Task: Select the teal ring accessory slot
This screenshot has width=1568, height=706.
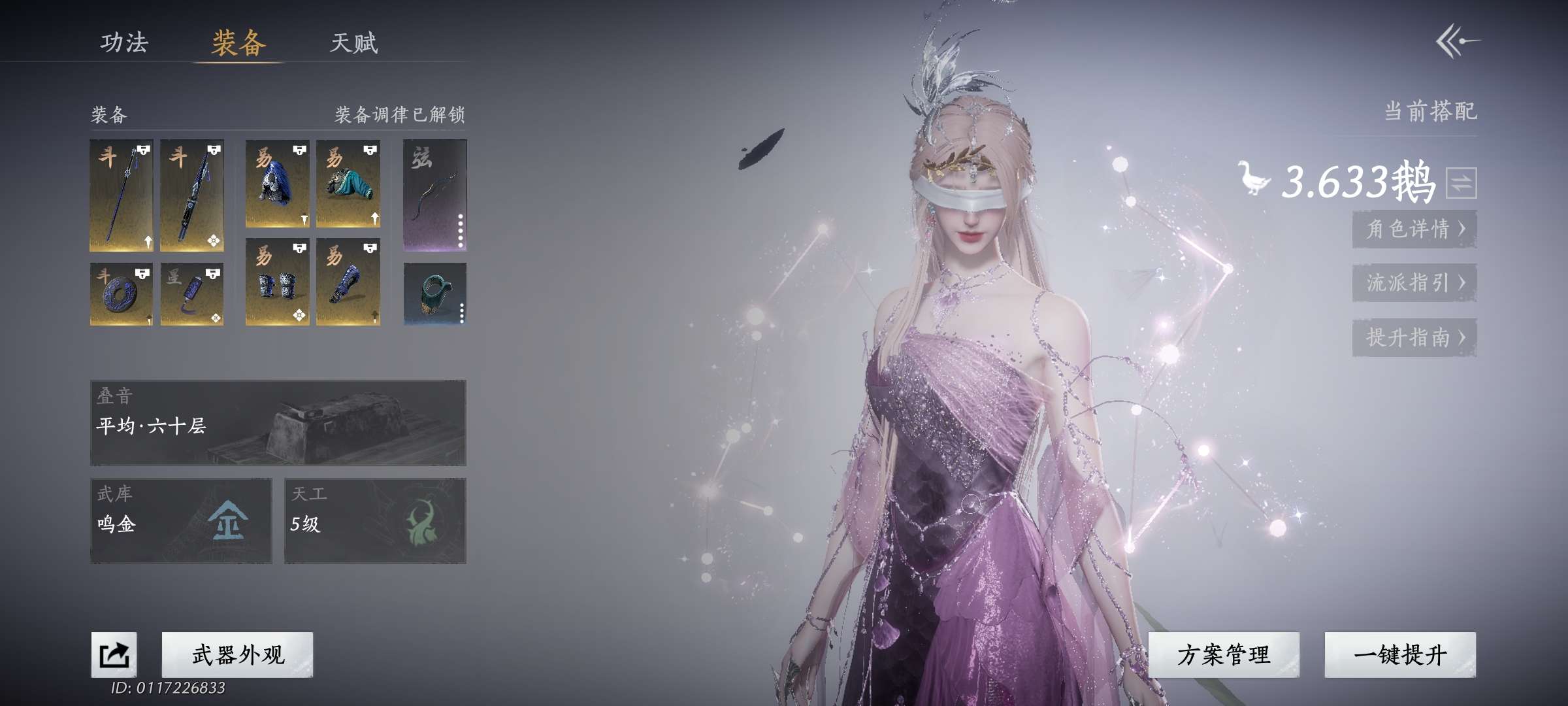Action: pos(434,294)
